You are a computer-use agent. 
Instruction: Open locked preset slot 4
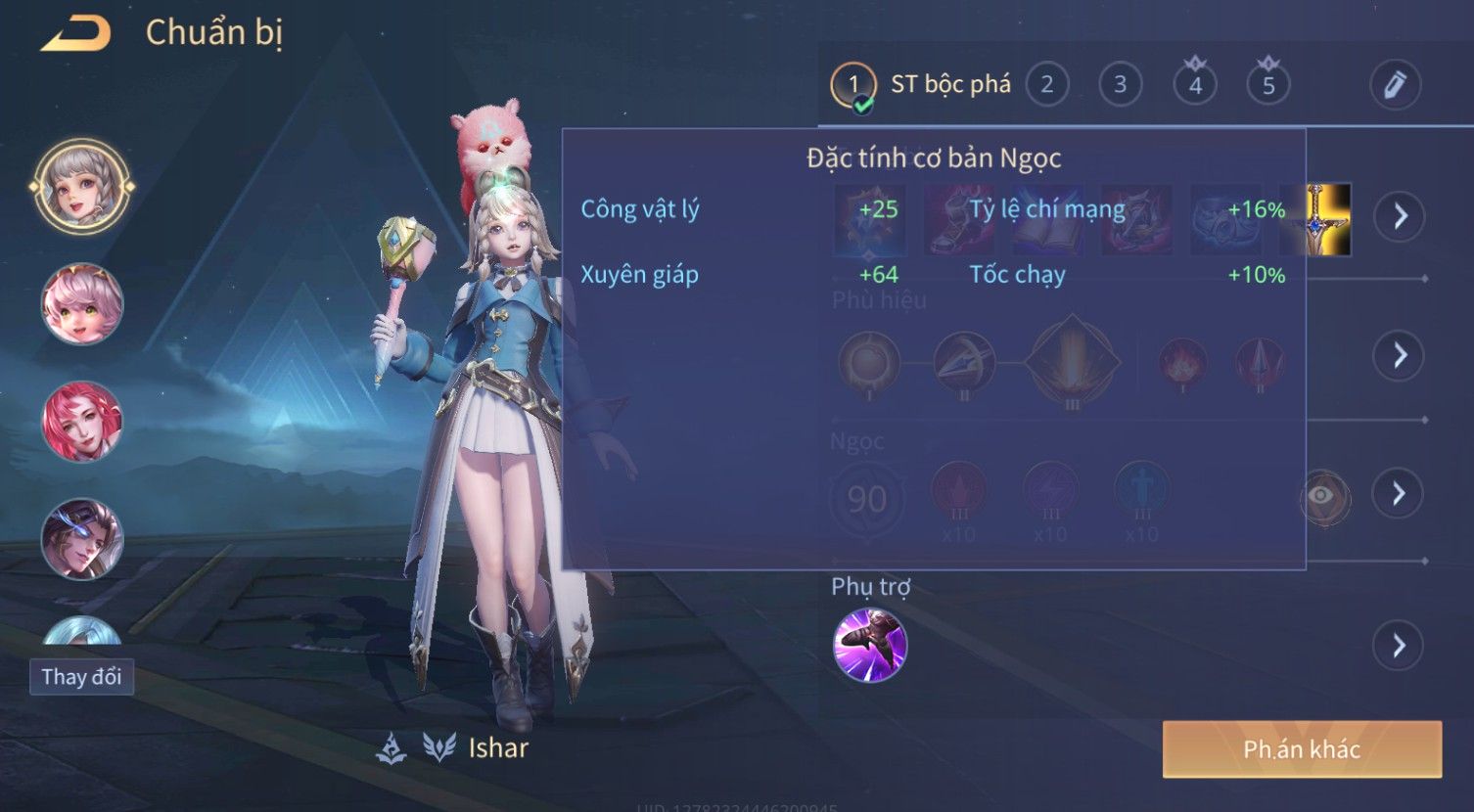pyautogui.click(x=1194, y=85)
